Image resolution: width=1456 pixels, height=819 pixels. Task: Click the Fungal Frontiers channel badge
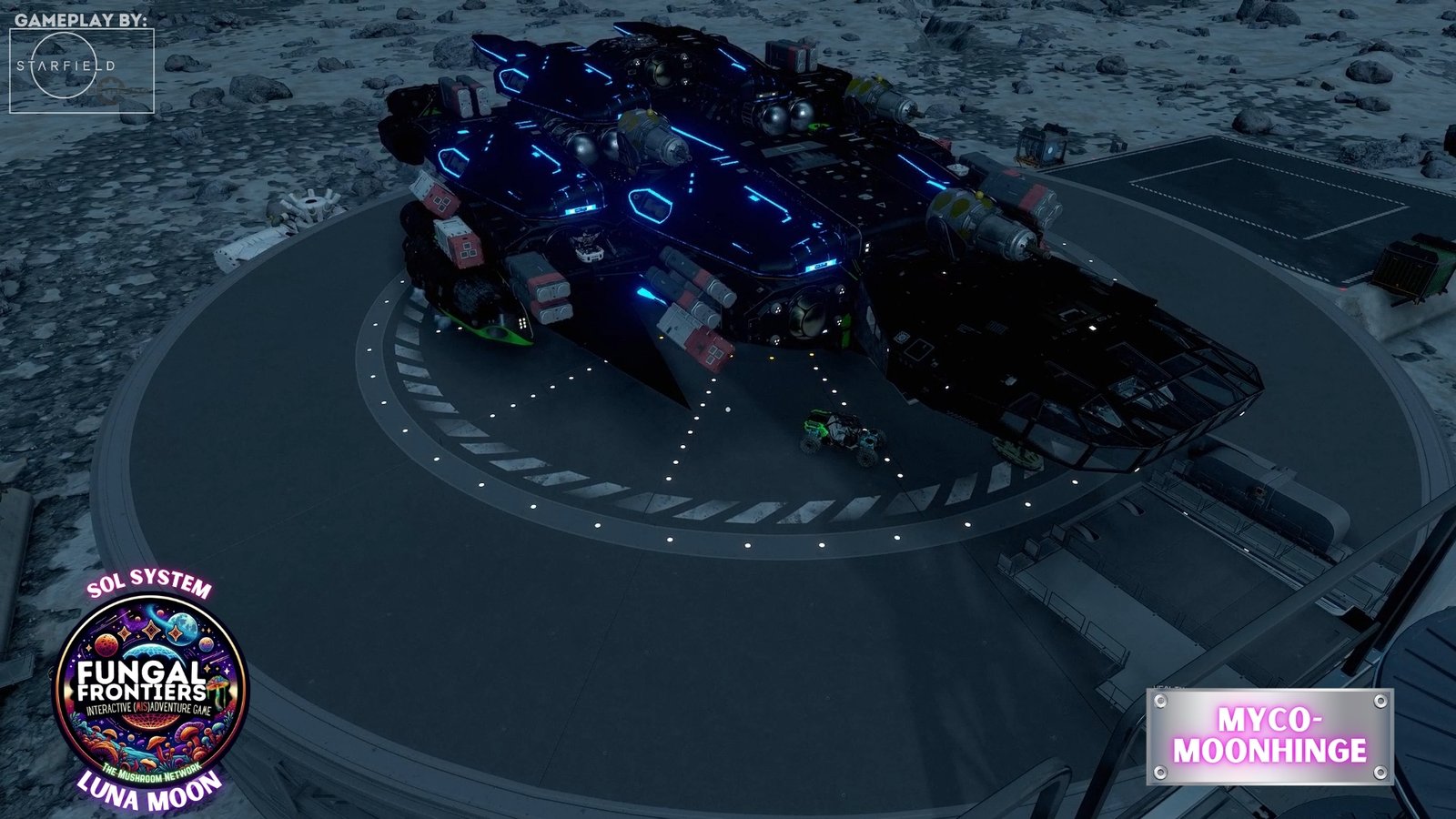[x=151, y=689]
